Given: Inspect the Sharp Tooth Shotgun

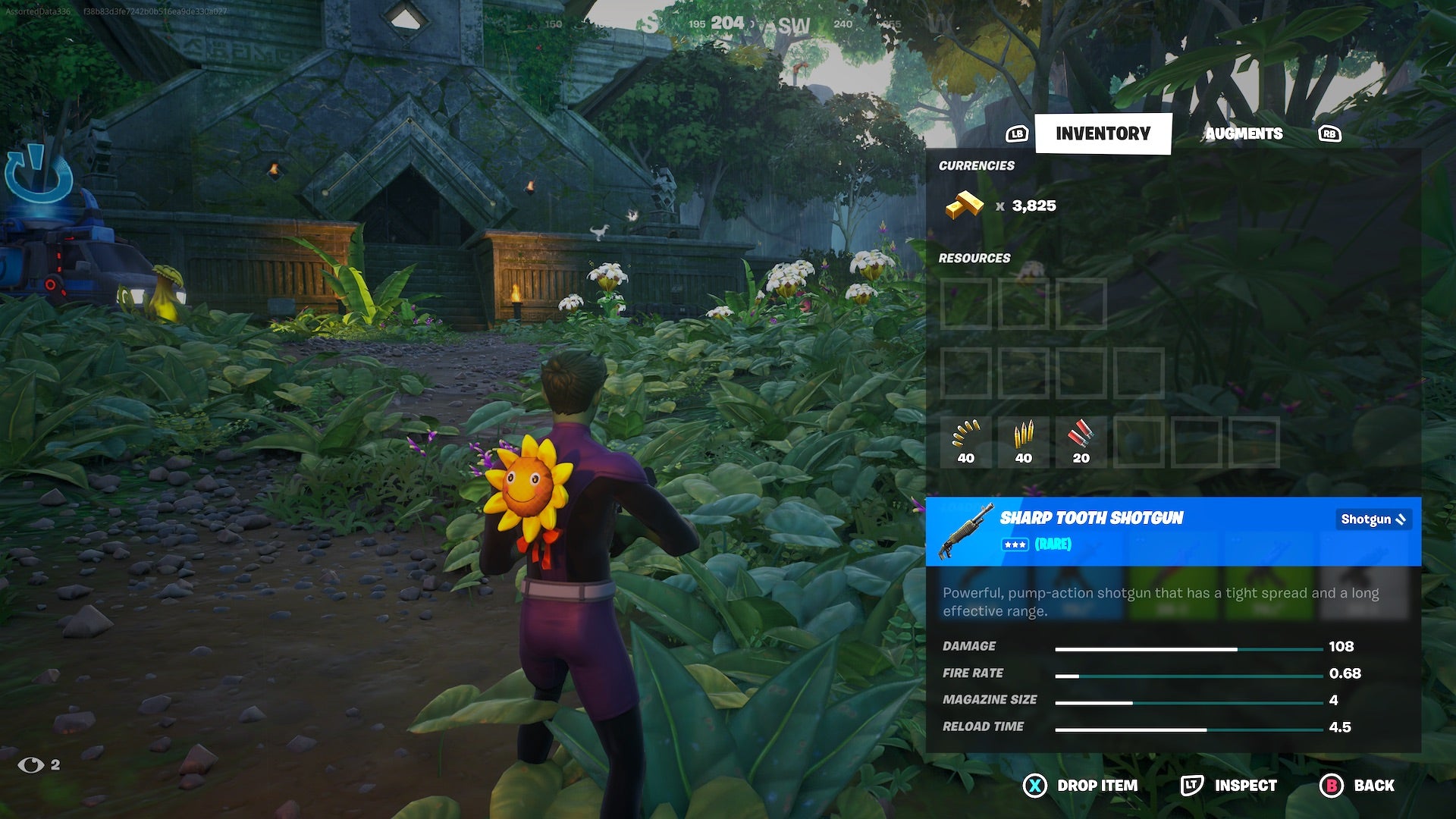Looking at the screenshot, I should pyautogui.click(x=1229, y=786).
